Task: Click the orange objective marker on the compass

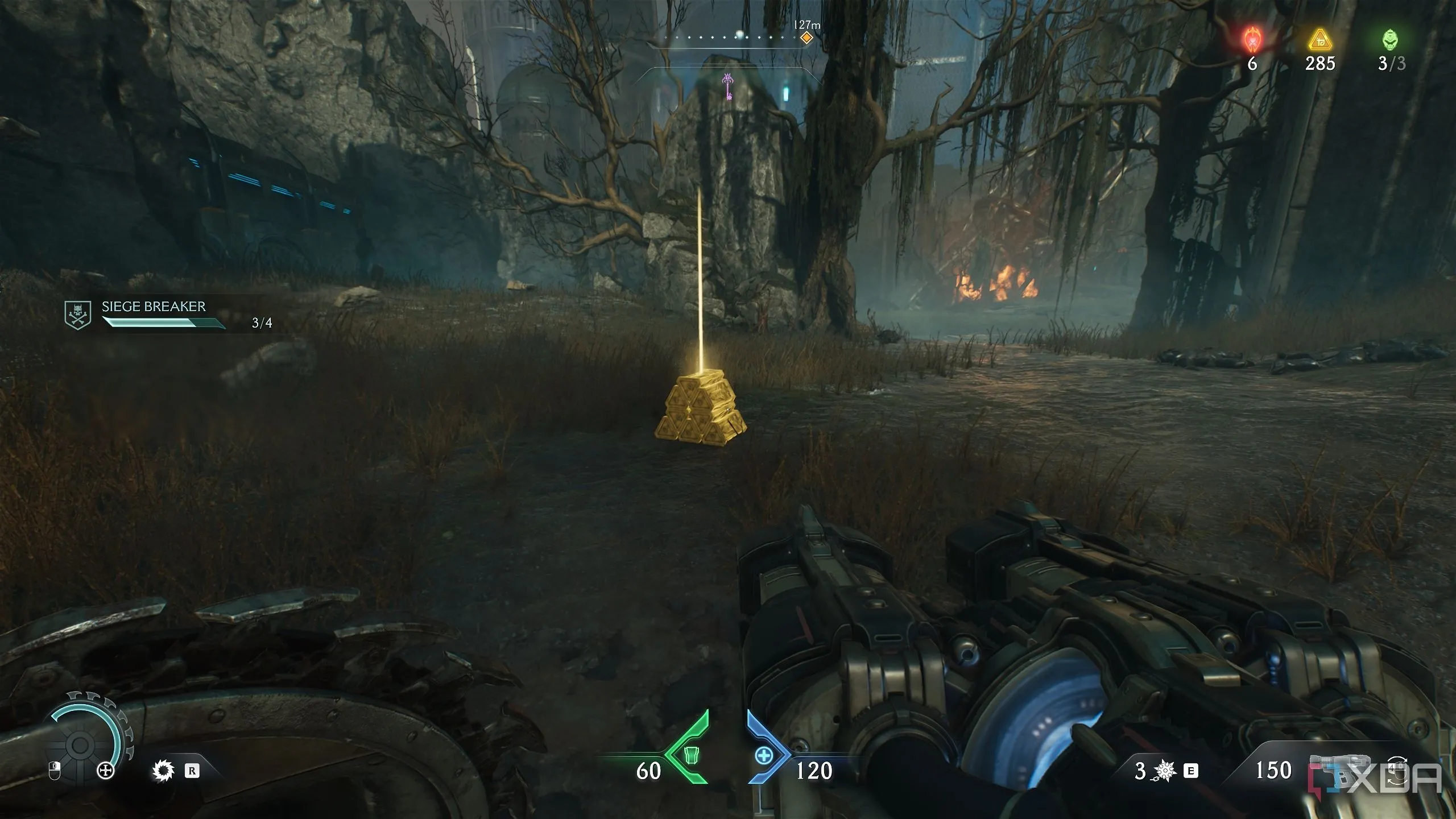Action: [x=806, y=38]
